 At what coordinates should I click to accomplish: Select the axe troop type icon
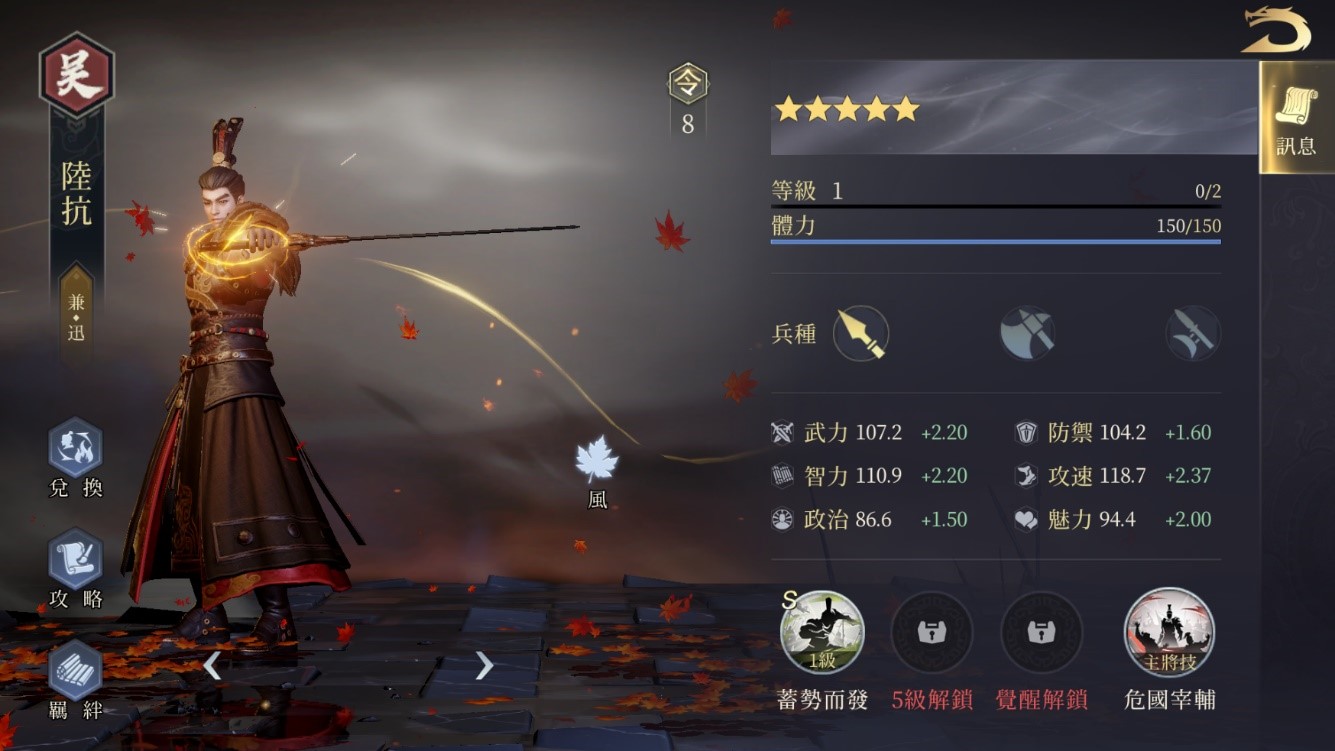point(1028,333)
